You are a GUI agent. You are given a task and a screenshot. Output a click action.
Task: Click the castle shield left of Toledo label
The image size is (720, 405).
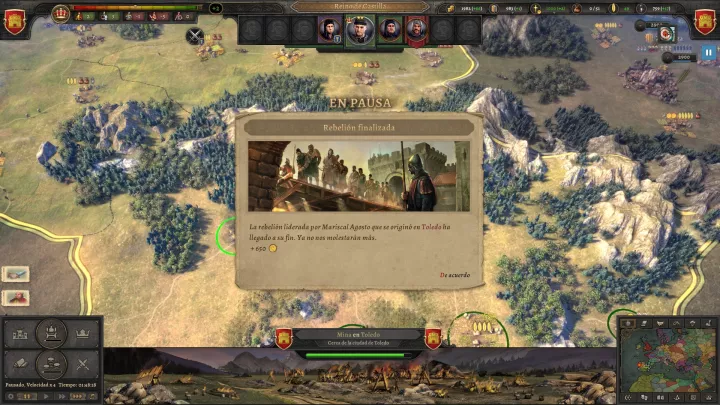[283, 337]
